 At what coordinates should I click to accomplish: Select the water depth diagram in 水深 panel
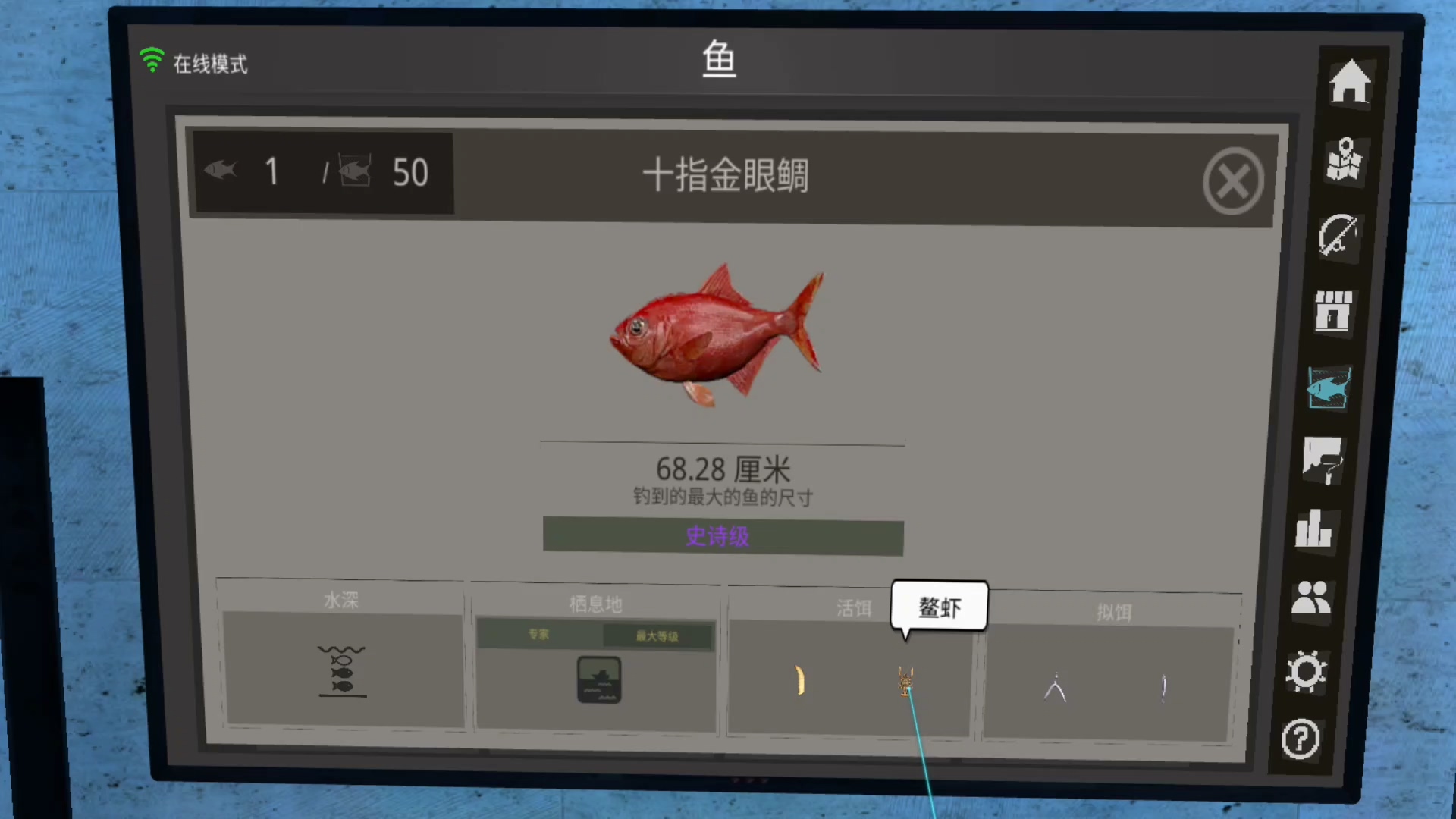pos(342,672)
